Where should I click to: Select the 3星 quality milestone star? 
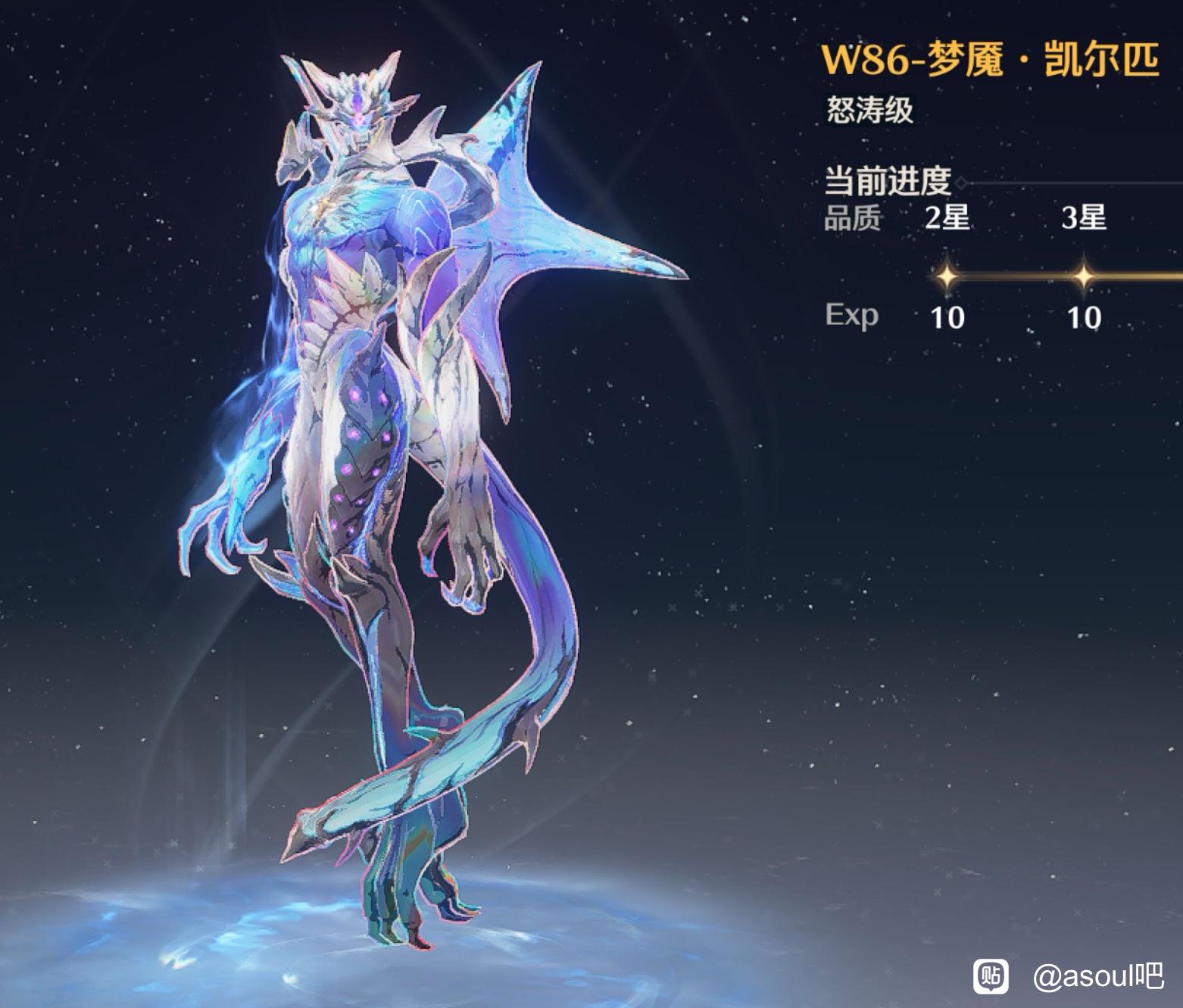pyautogui.click(x=1083, y=276)
